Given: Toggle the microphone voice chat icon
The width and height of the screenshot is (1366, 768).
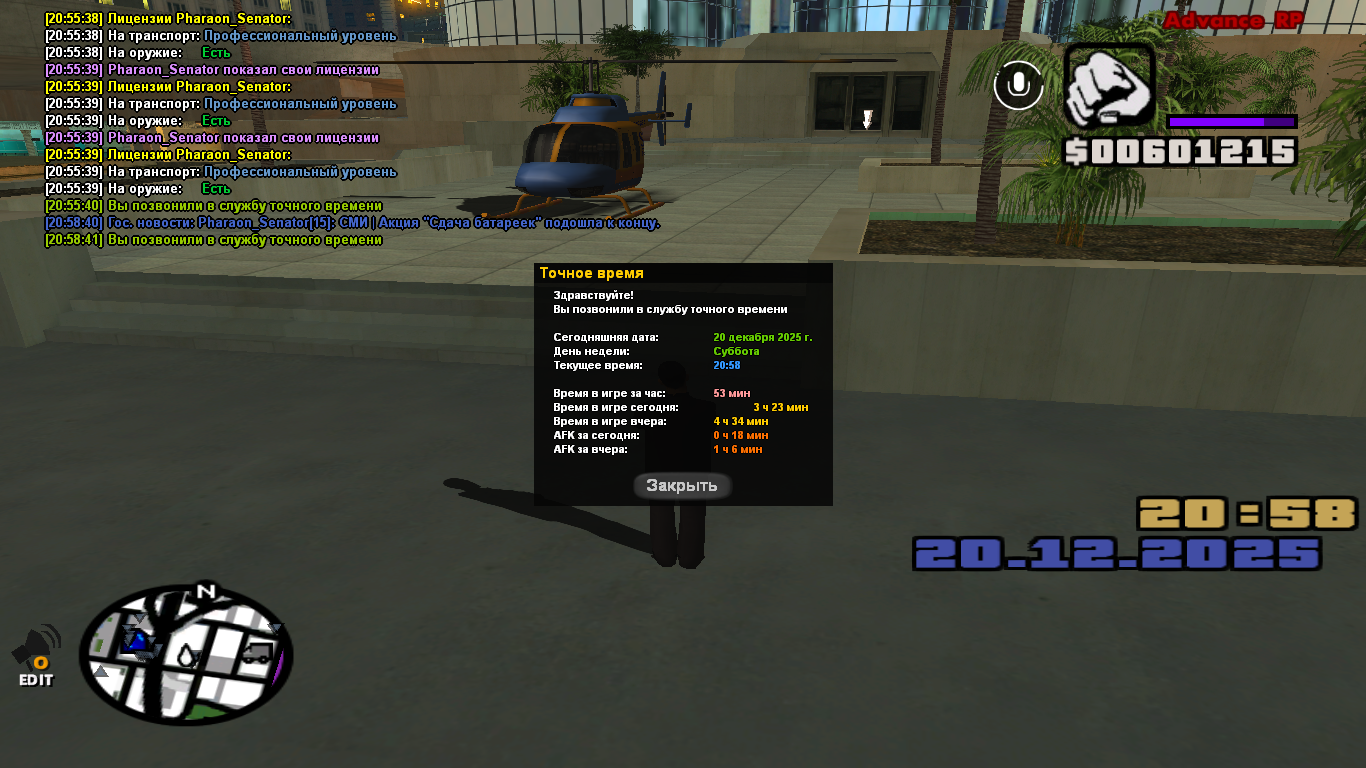Looking at the screenshot, I should coord(1018,86).
